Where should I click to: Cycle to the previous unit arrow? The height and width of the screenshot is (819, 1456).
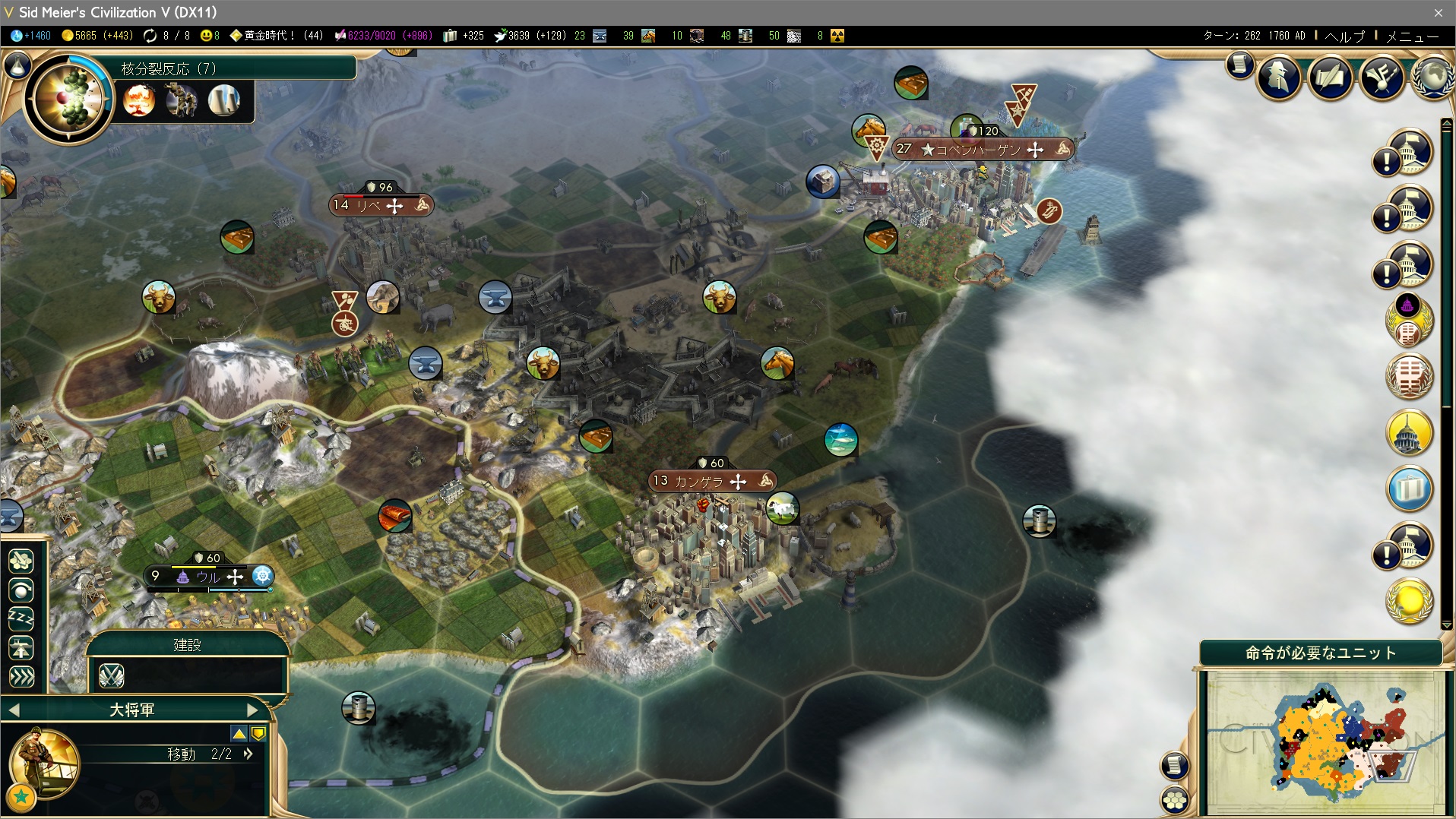[14, 710]
